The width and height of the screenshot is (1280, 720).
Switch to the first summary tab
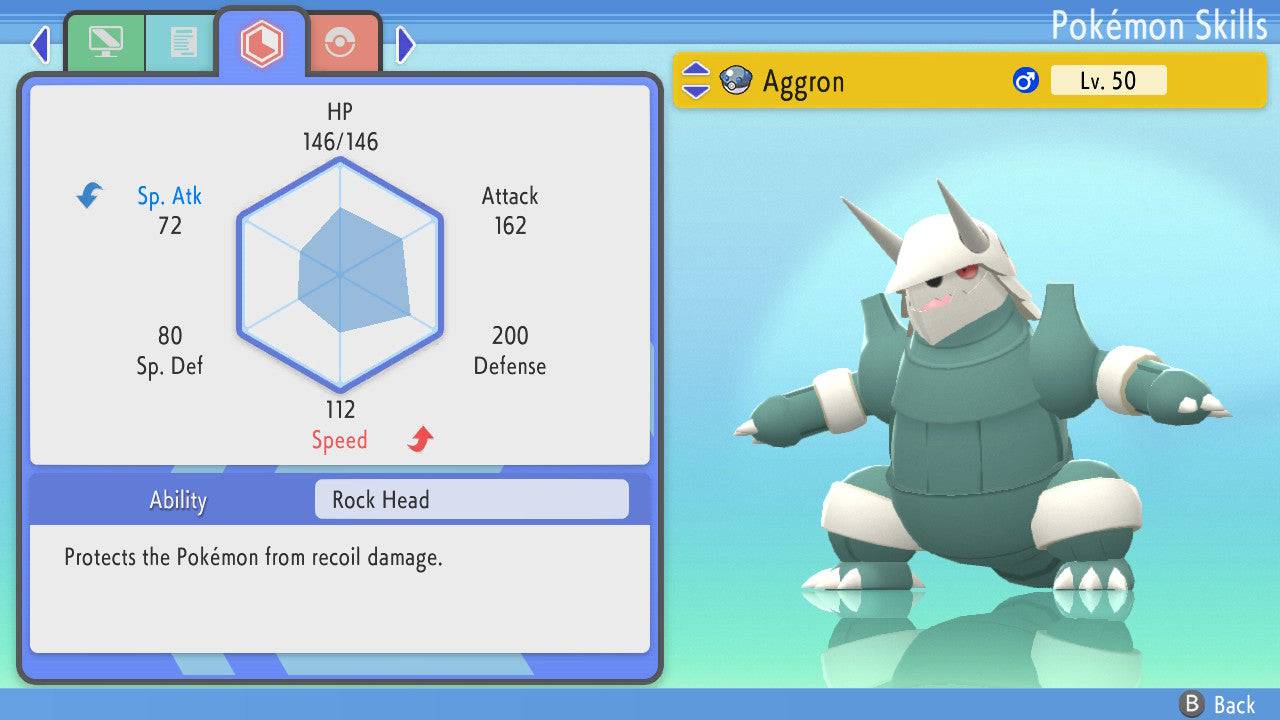click(x=105, y=43)
